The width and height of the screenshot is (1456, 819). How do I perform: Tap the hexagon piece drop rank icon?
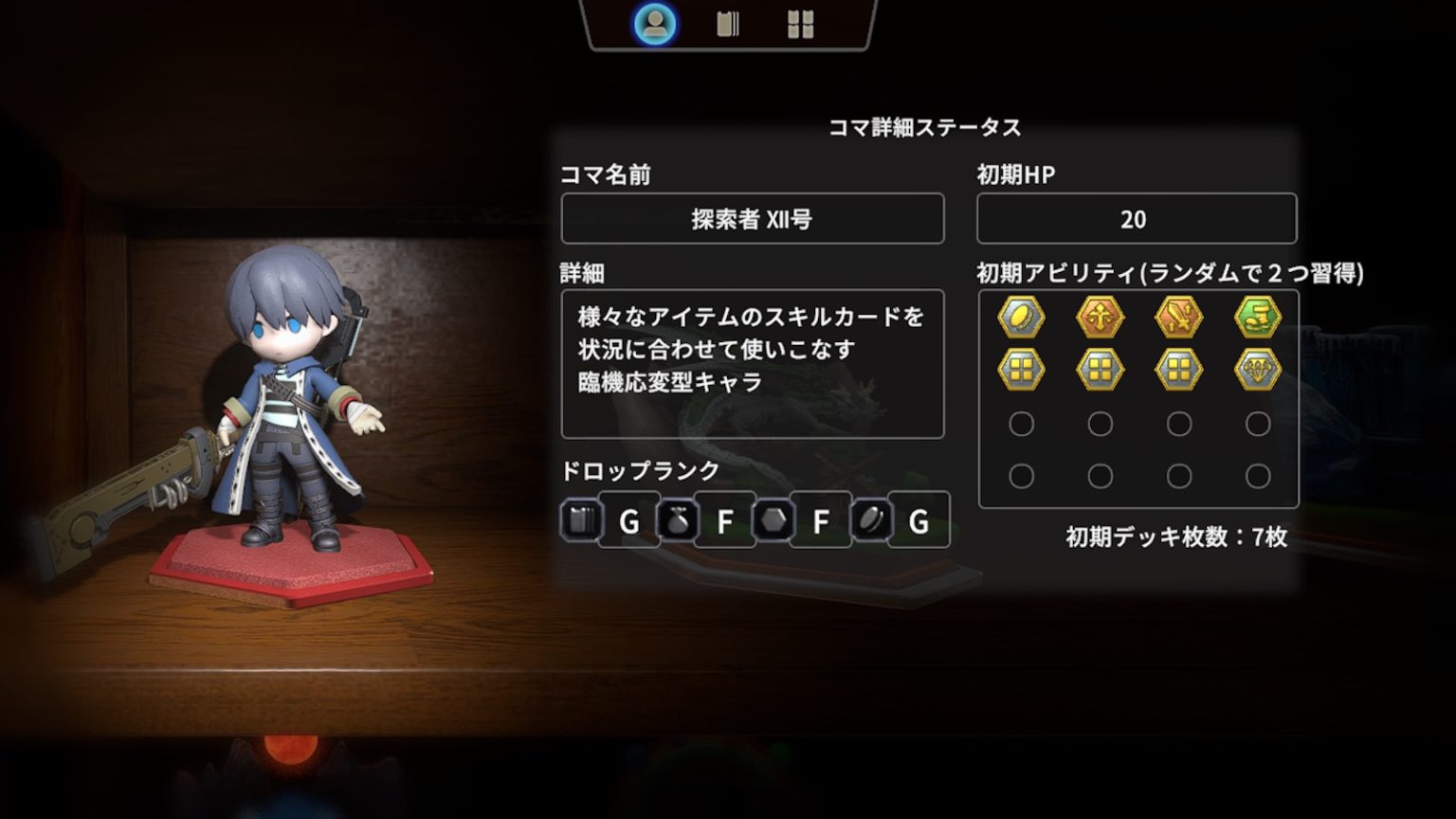tap(773, 520)
